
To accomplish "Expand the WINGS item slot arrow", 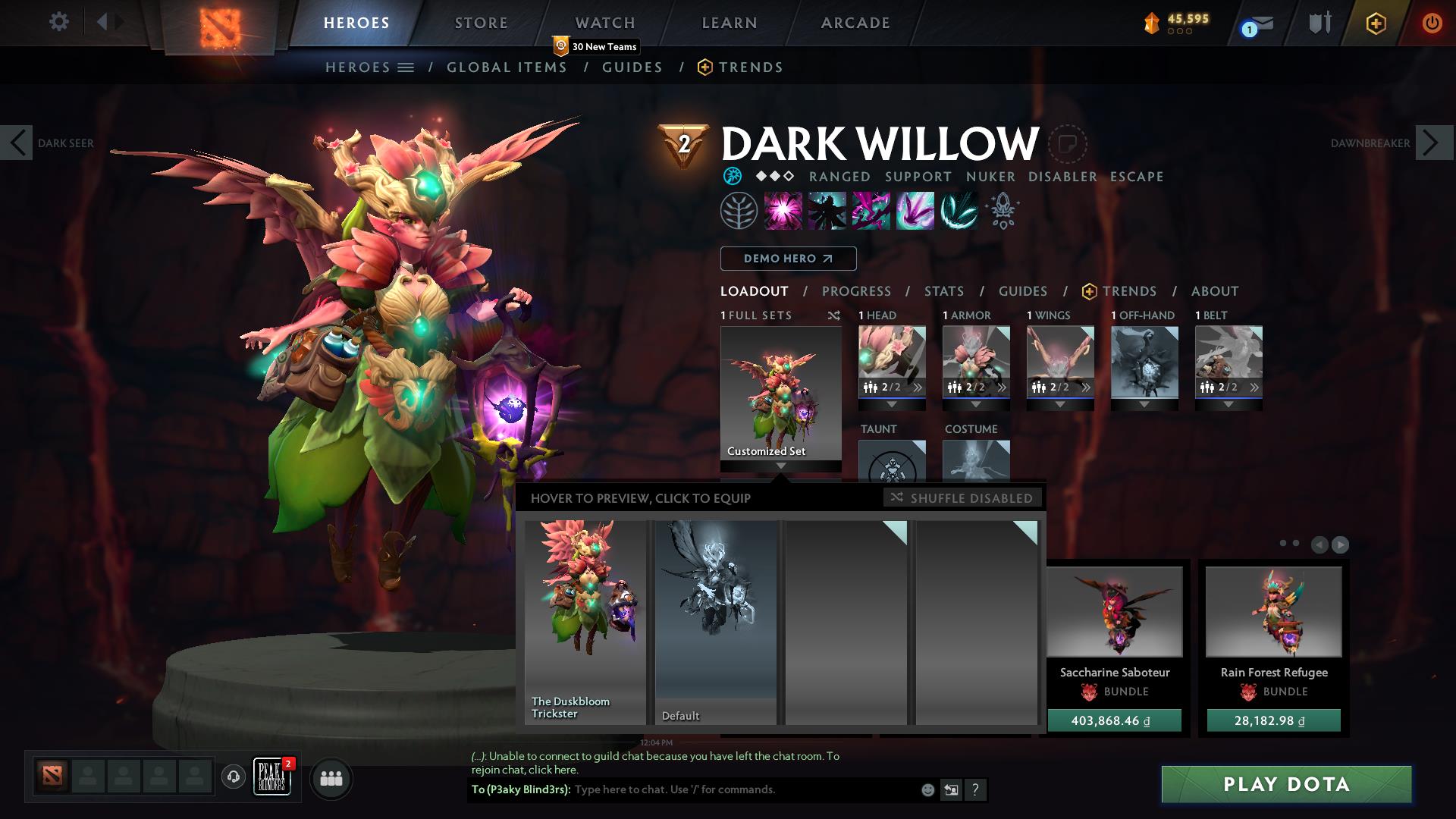I will [x=1059, y=404].
